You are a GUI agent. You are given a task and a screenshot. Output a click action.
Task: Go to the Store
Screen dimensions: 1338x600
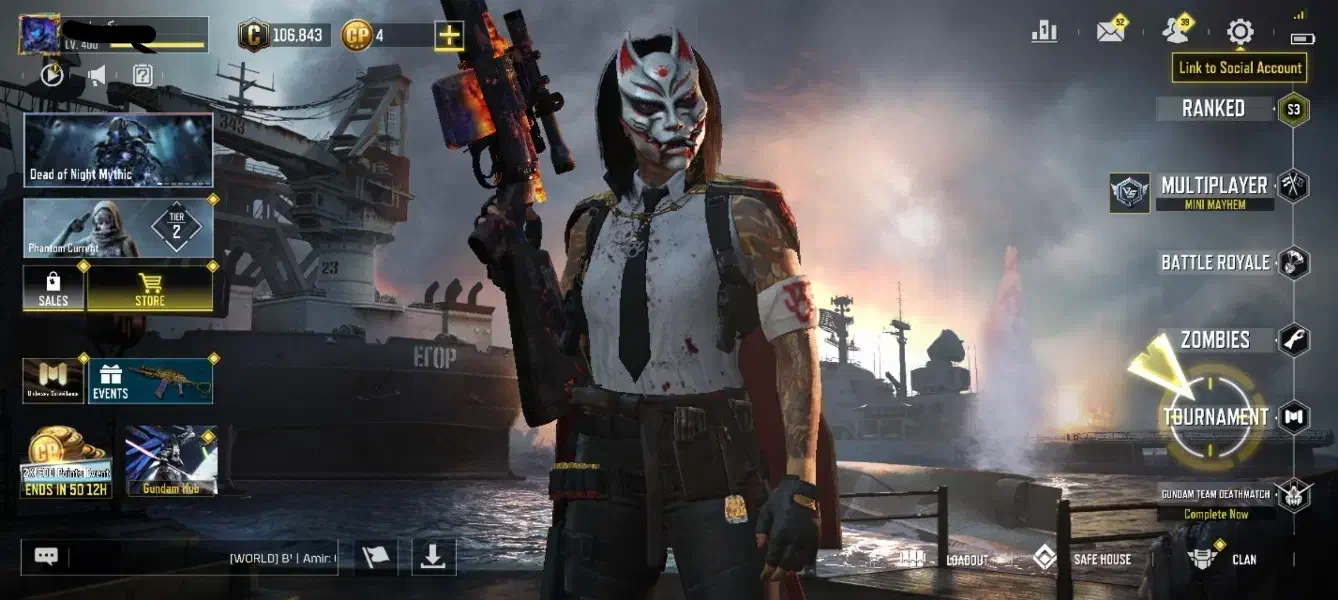(150, 288)
